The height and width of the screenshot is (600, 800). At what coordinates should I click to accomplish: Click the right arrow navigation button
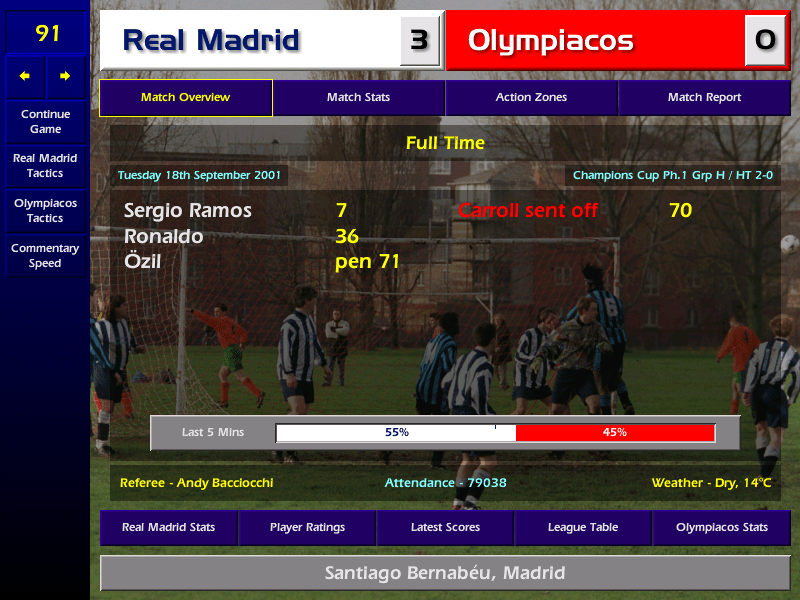[x=66, y=76]
